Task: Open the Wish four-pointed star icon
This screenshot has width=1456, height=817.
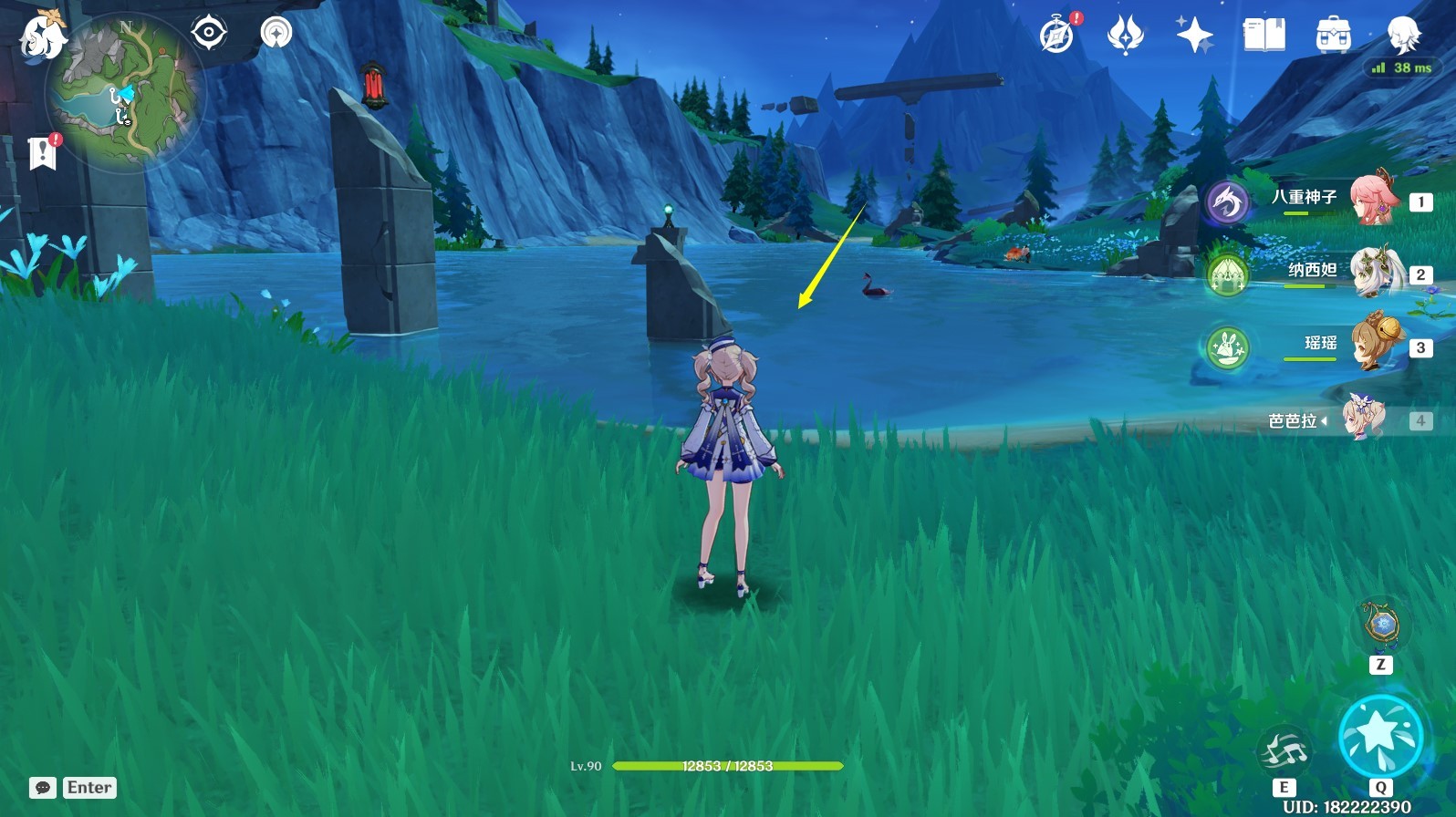Action: pos(1194,36)
